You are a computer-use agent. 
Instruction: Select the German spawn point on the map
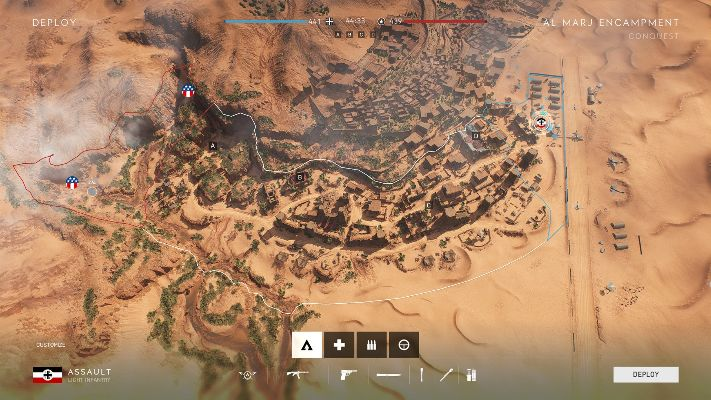(541, 123)
